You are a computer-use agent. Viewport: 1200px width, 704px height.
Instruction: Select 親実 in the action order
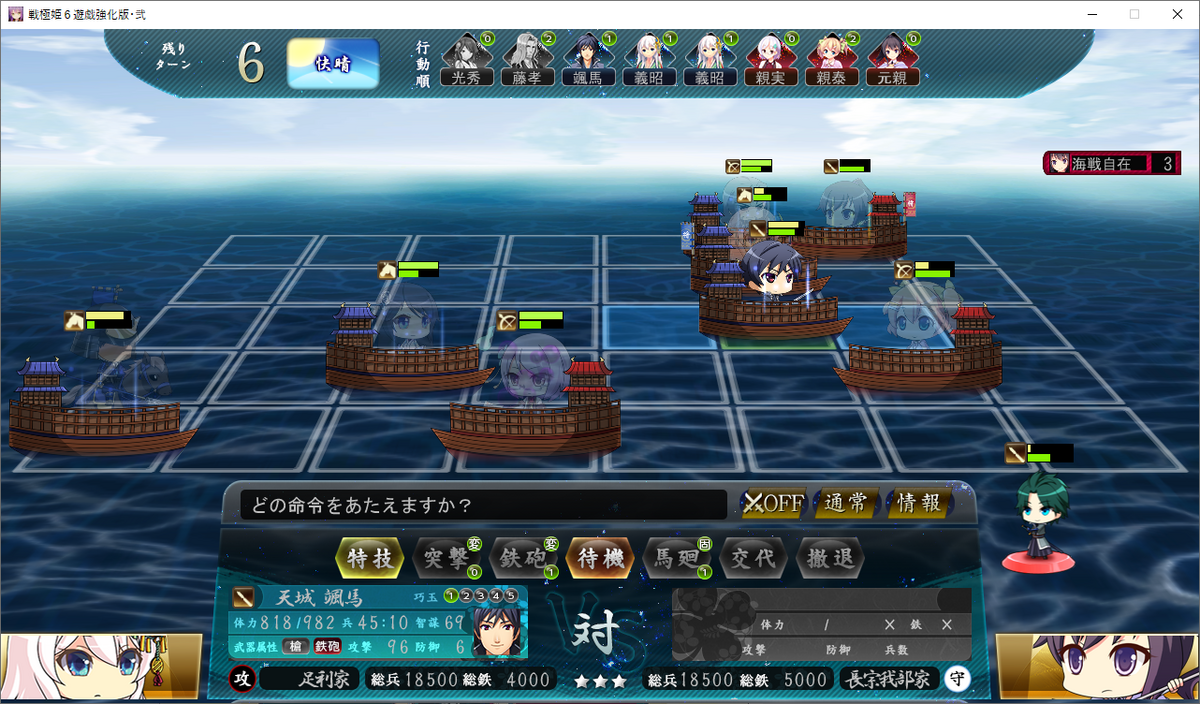pyautogui.click(x=771, y=60)
